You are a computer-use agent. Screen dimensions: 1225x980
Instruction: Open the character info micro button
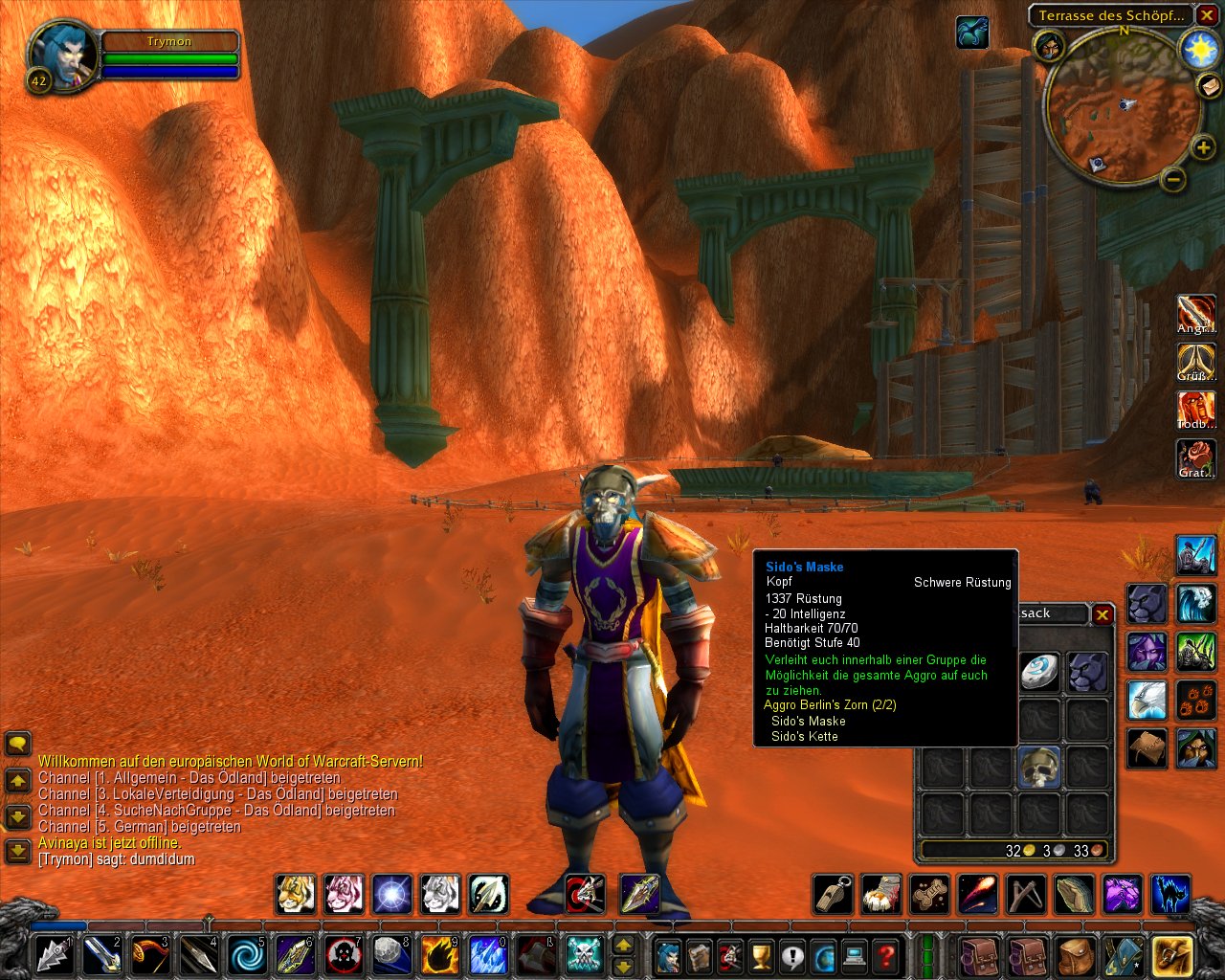[667, 955]
